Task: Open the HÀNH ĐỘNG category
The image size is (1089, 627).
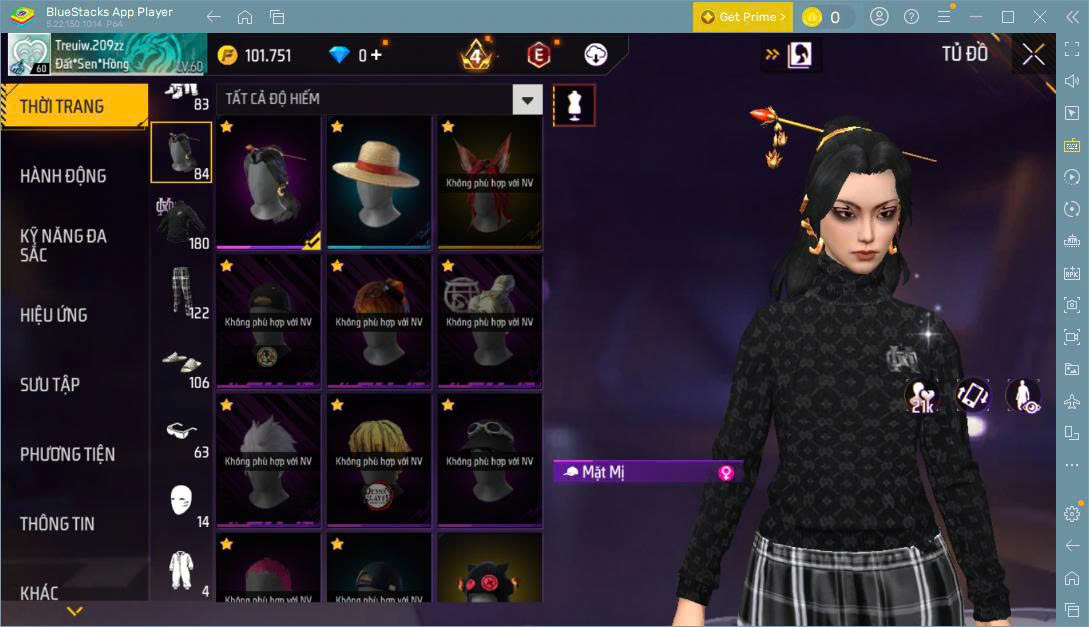Action: [63, 176]
